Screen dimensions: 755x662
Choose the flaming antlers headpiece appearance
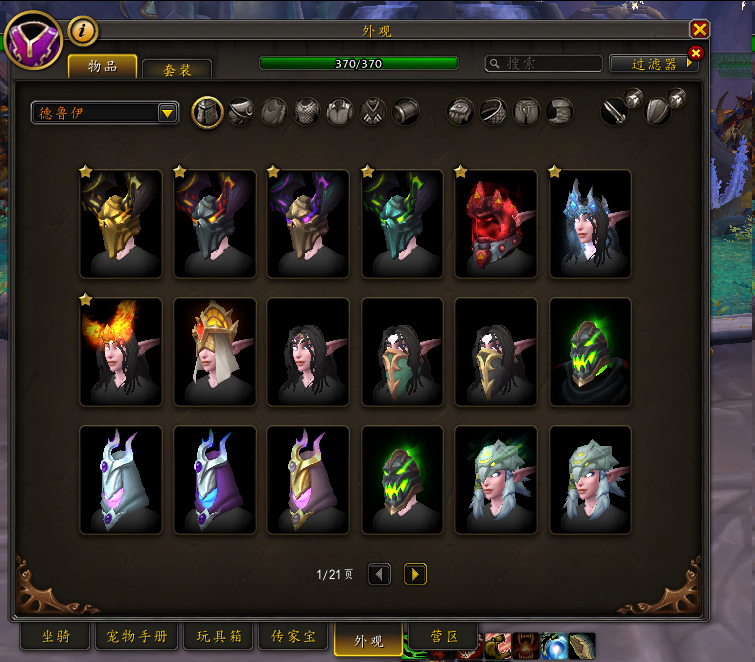click(x=120, y=352)
